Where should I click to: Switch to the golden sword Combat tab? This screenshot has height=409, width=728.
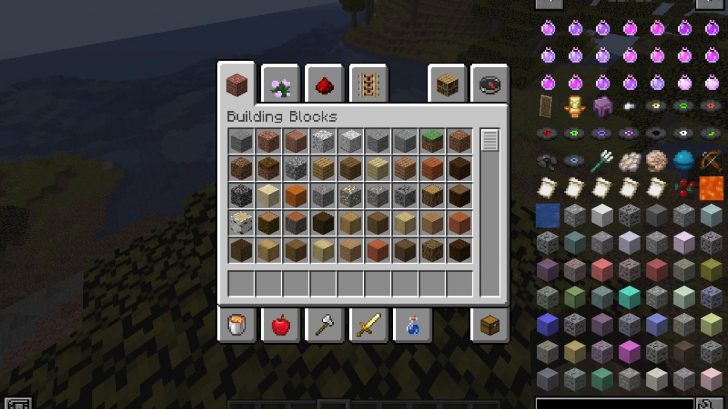[366, 325]
